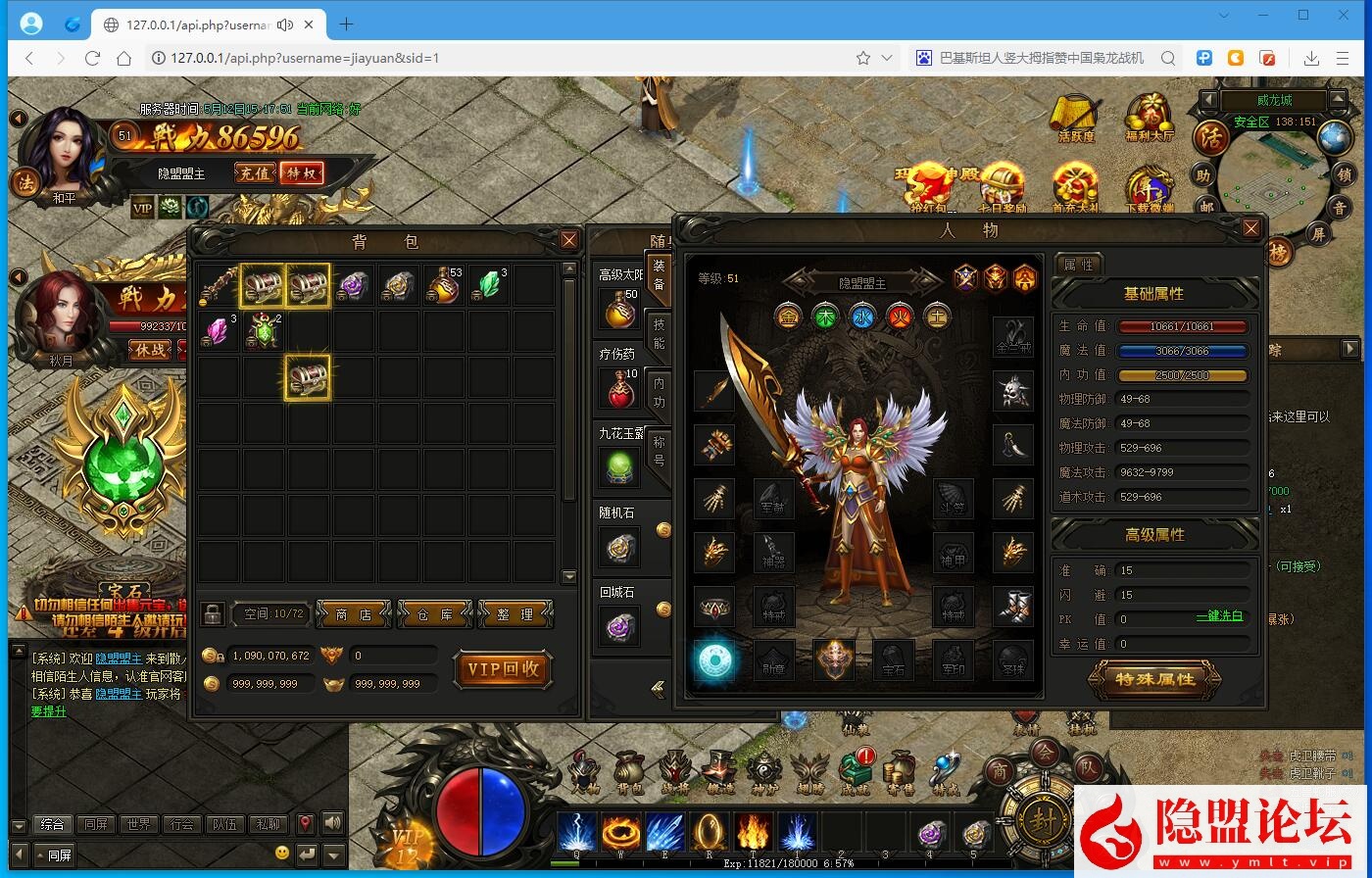The width and height of the screenshot is (1372, 878).
Task: Reload the page with the browser refresh button
Action: click(92, 58)
